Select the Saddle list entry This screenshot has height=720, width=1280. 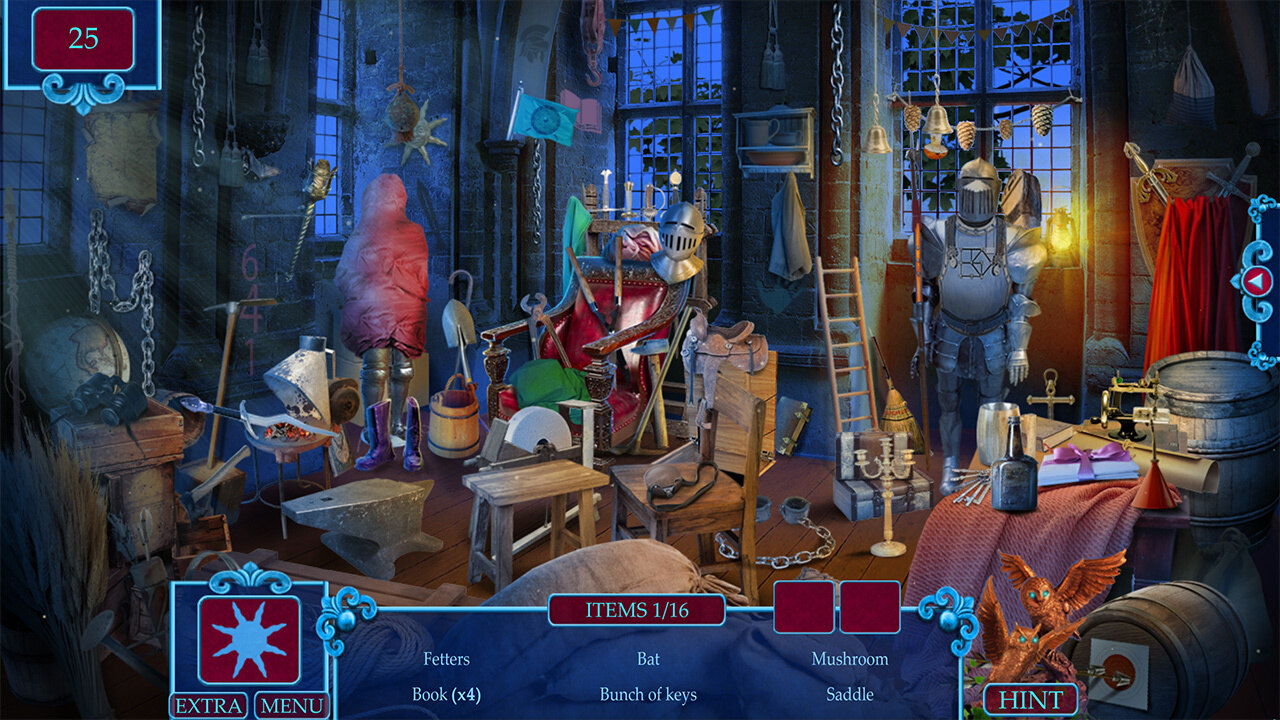point(849,694)
